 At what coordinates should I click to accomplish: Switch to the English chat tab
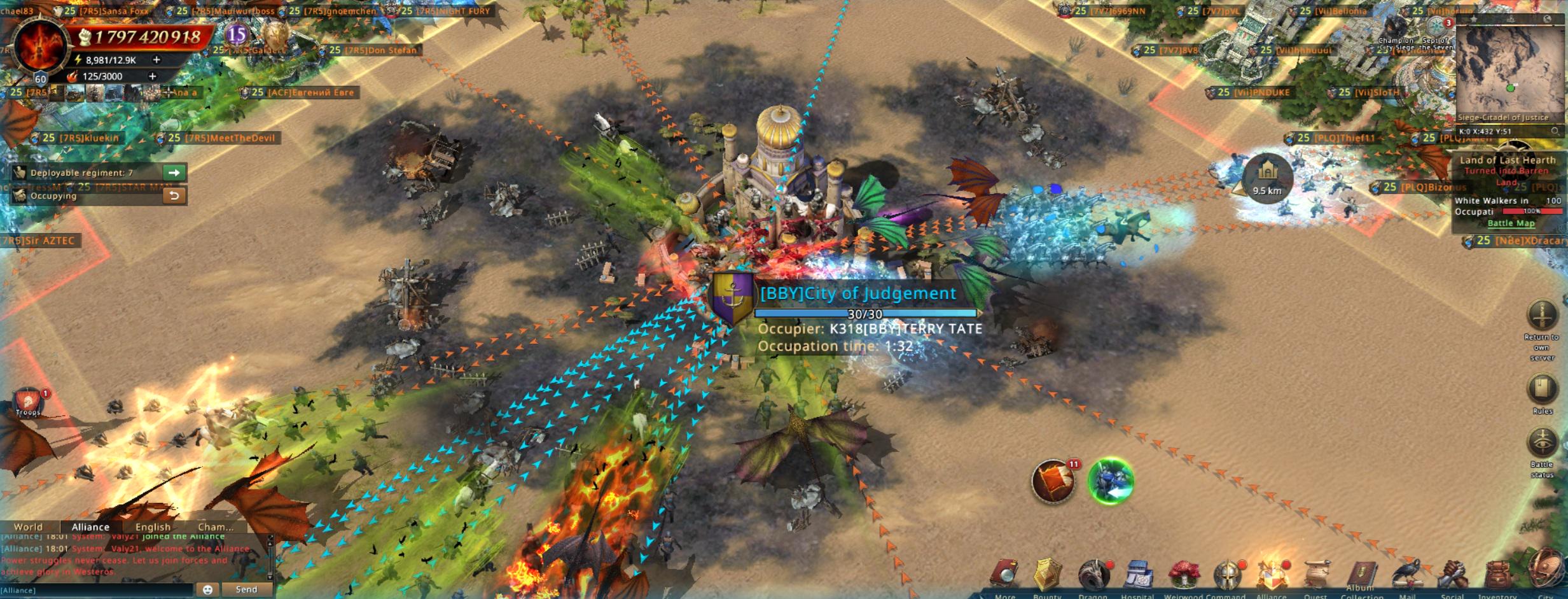(x=153, y=527)
